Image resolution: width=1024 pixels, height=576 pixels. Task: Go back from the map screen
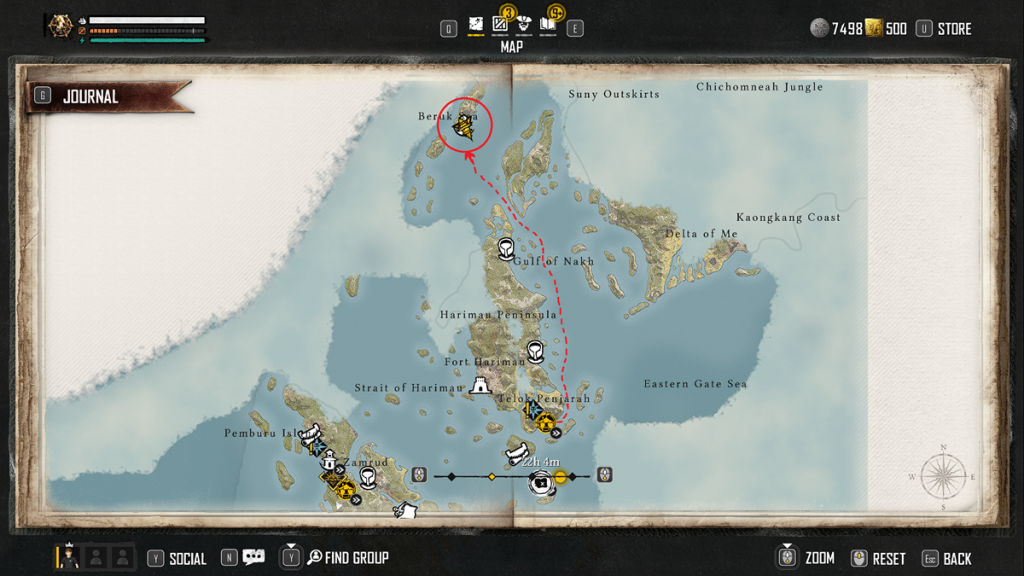(x=957, y=559)
